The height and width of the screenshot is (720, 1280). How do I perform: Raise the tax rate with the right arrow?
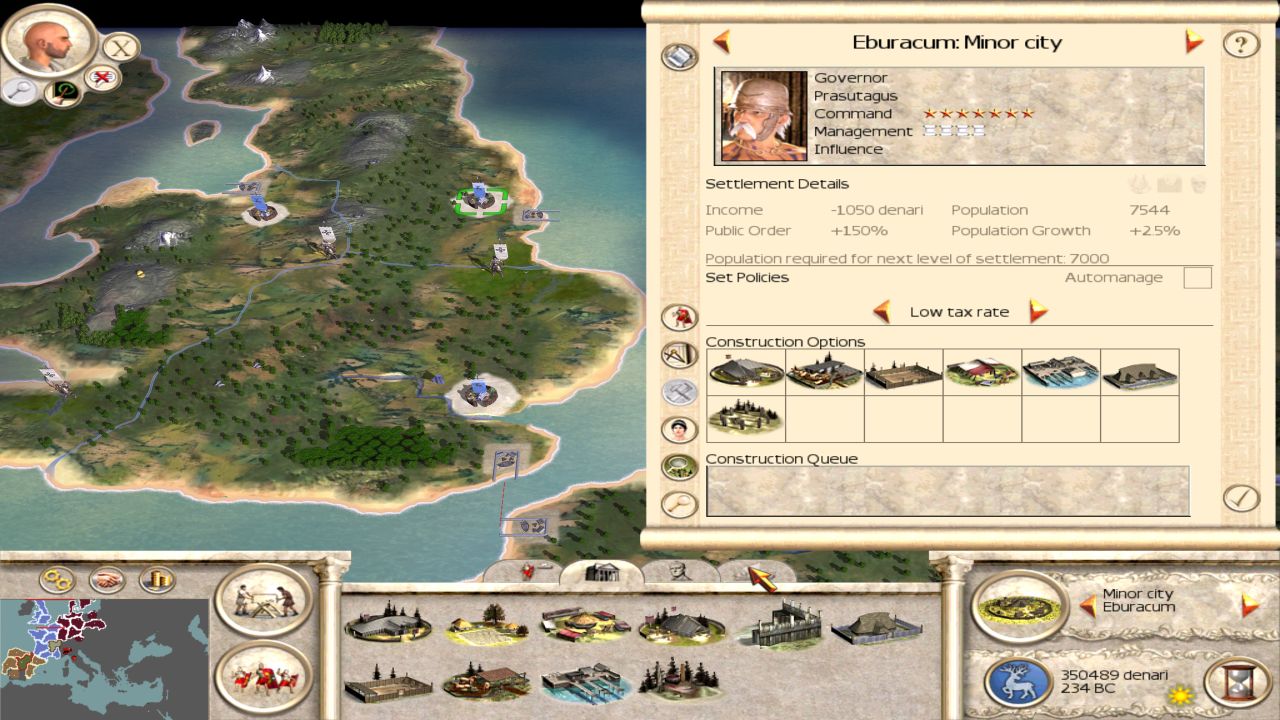[x=1038, y=311]
